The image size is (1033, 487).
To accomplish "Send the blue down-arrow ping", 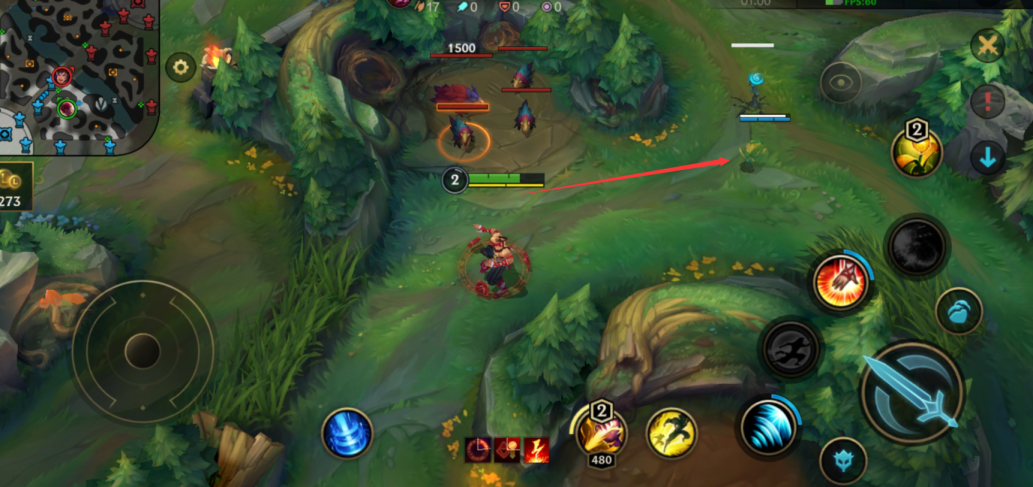I will (x=988, y=158).
